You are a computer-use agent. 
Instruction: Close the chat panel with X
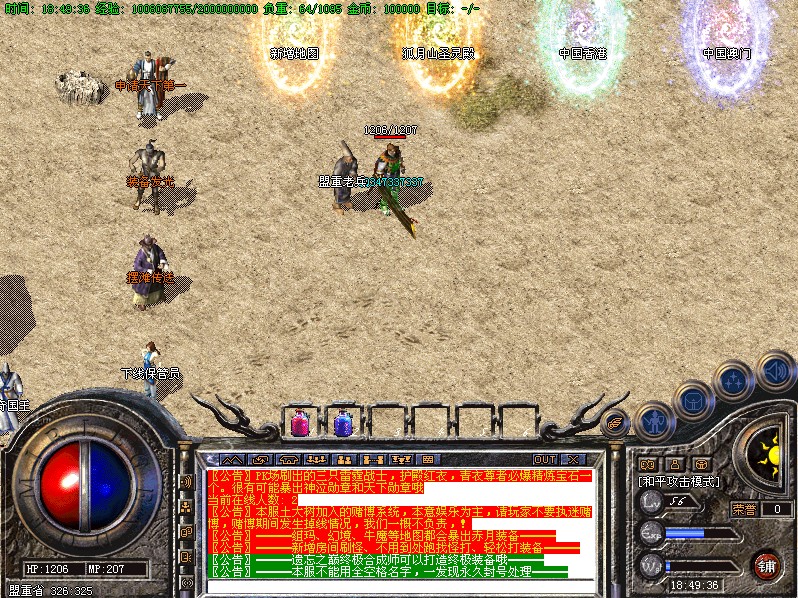point(572,459)
